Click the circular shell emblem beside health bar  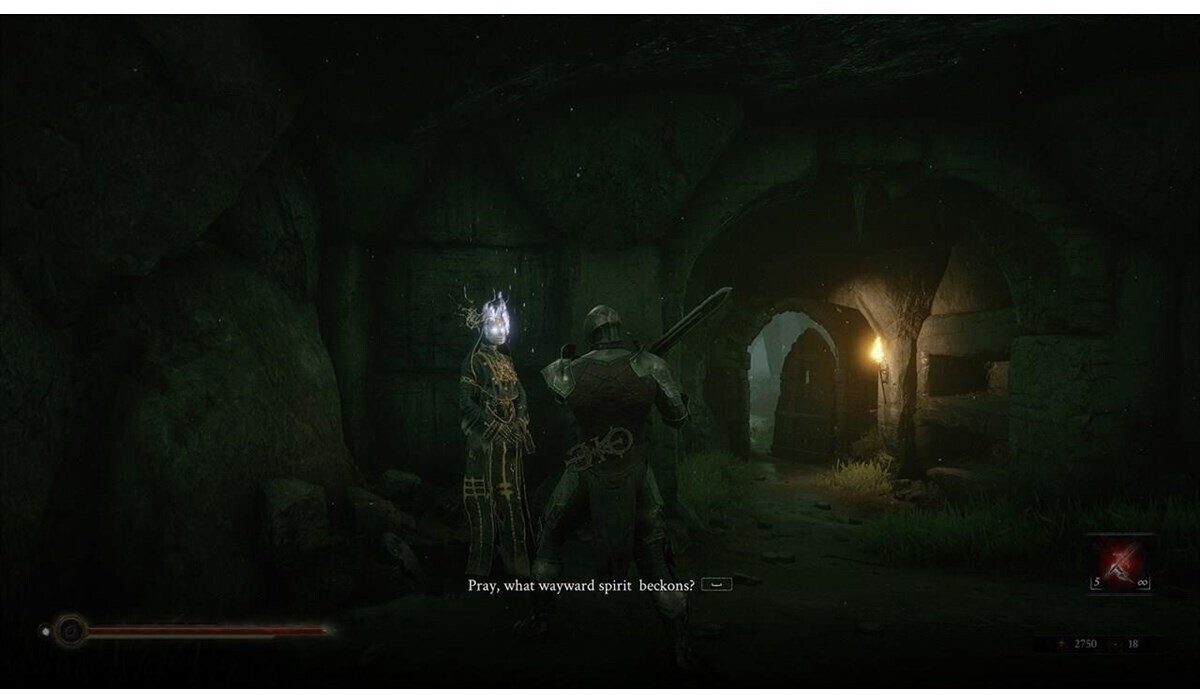click(70, 630)
